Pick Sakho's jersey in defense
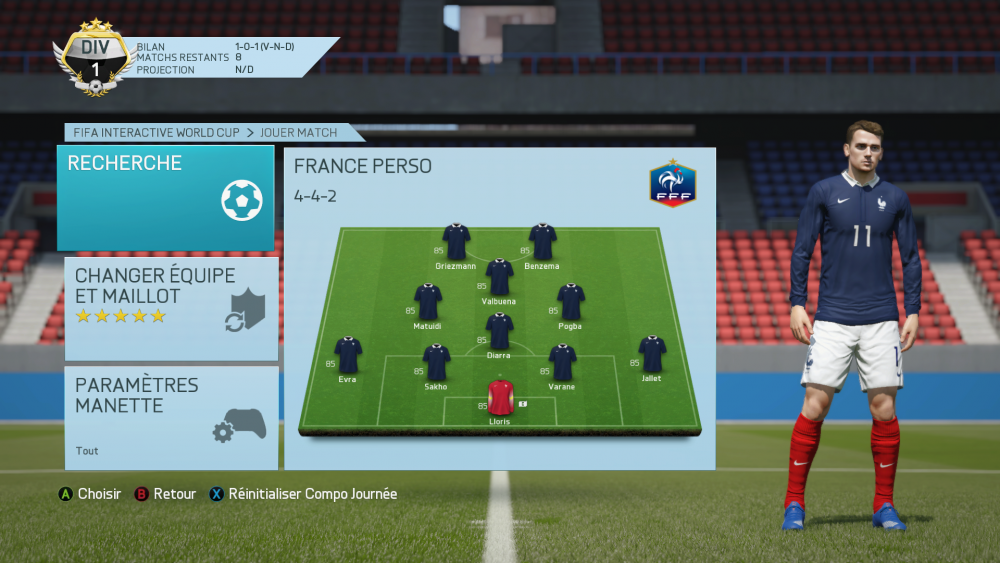This screenshot has height=563, width=1000. coord(436,362)
